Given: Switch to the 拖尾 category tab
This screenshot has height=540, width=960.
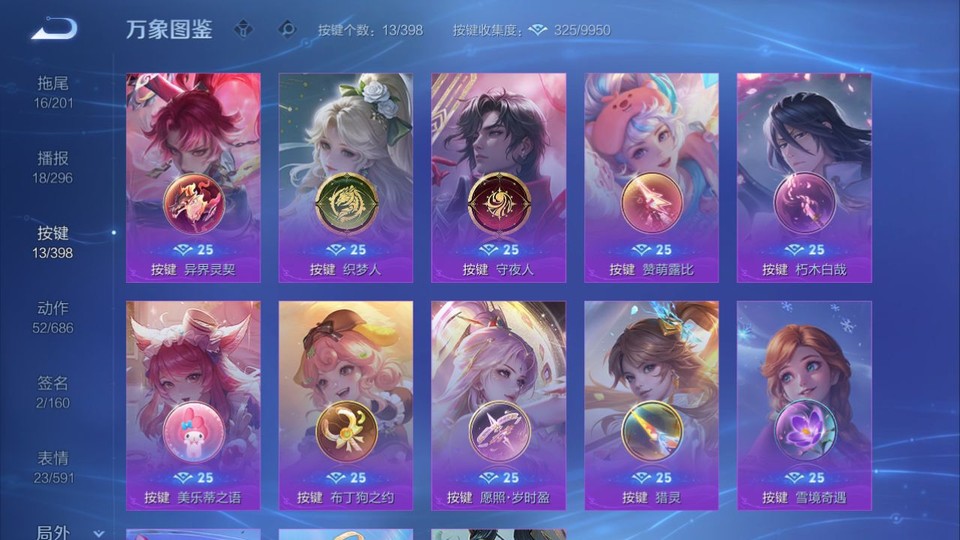Looking at the screenshot, I should (54, 91).
